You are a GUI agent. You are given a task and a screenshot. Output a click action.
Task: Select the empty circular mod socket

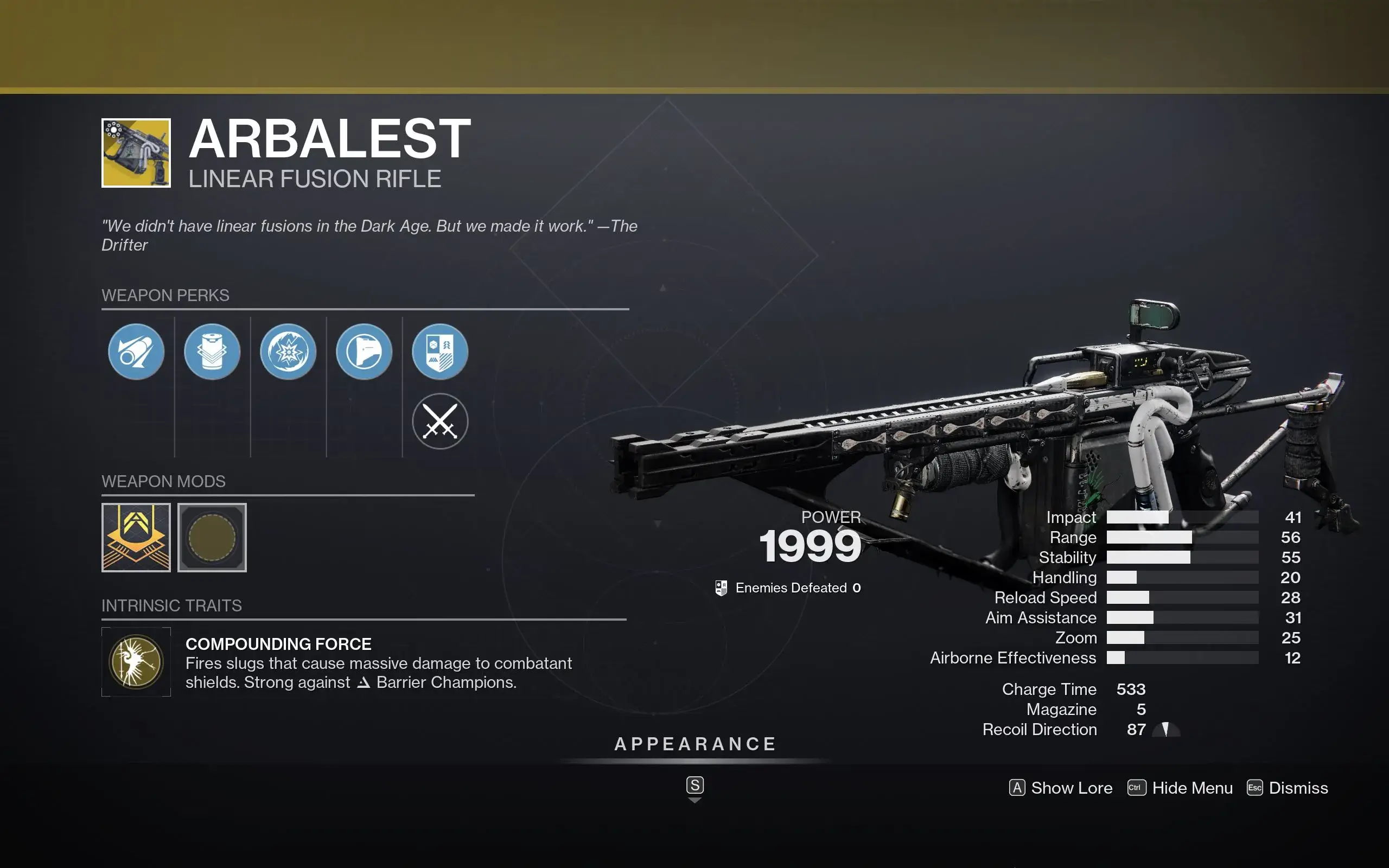click(212, 537)
